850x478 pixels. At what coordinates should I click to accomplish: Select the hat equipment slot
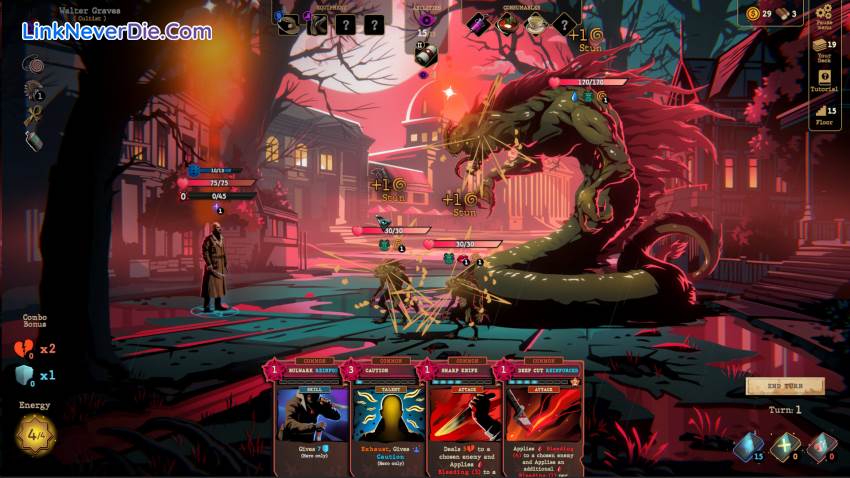coord(288,23)
